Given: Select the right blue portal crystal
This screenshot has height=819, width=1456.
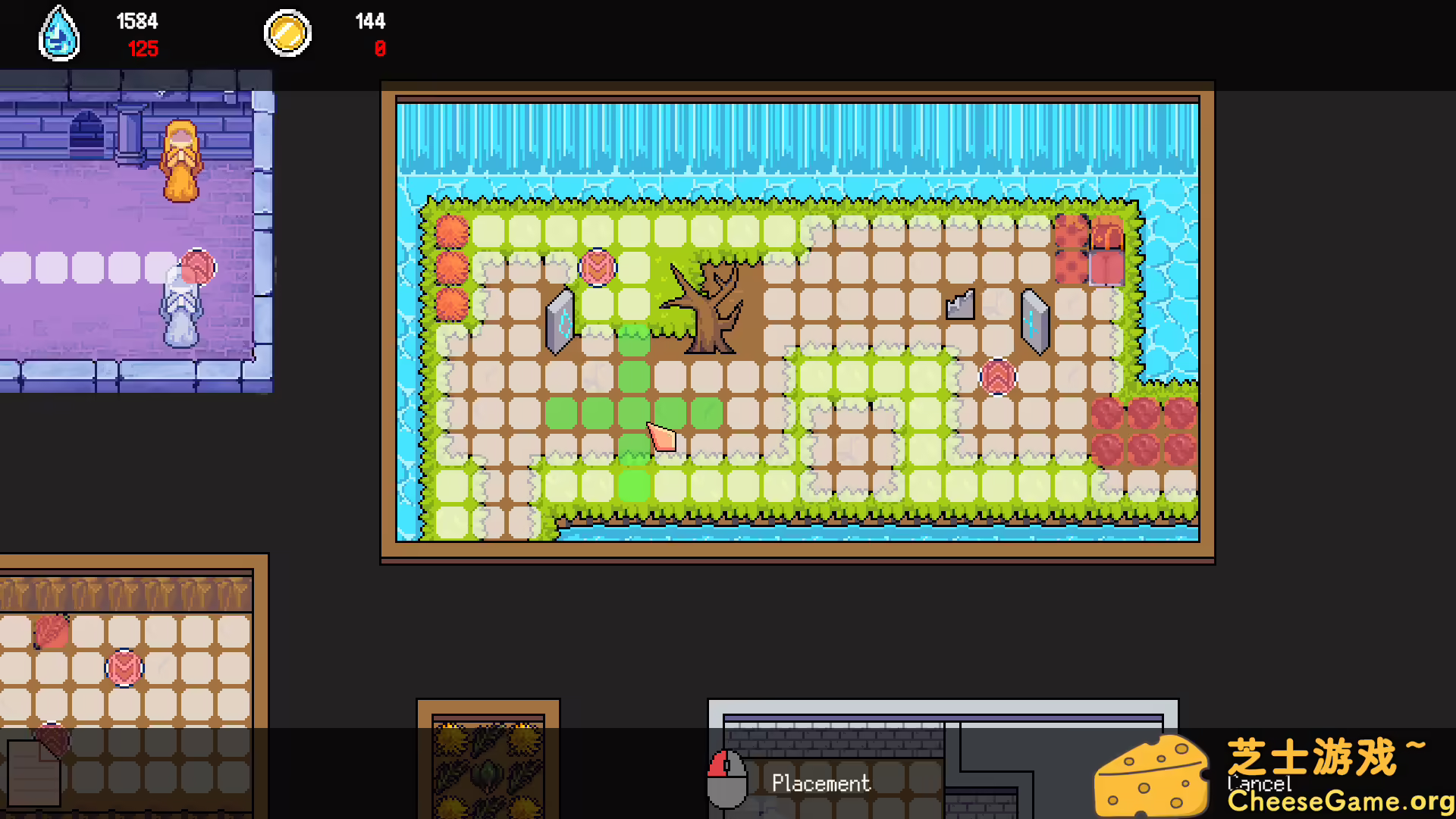Looking at the screenshot, I should (x=1034, y=322).
